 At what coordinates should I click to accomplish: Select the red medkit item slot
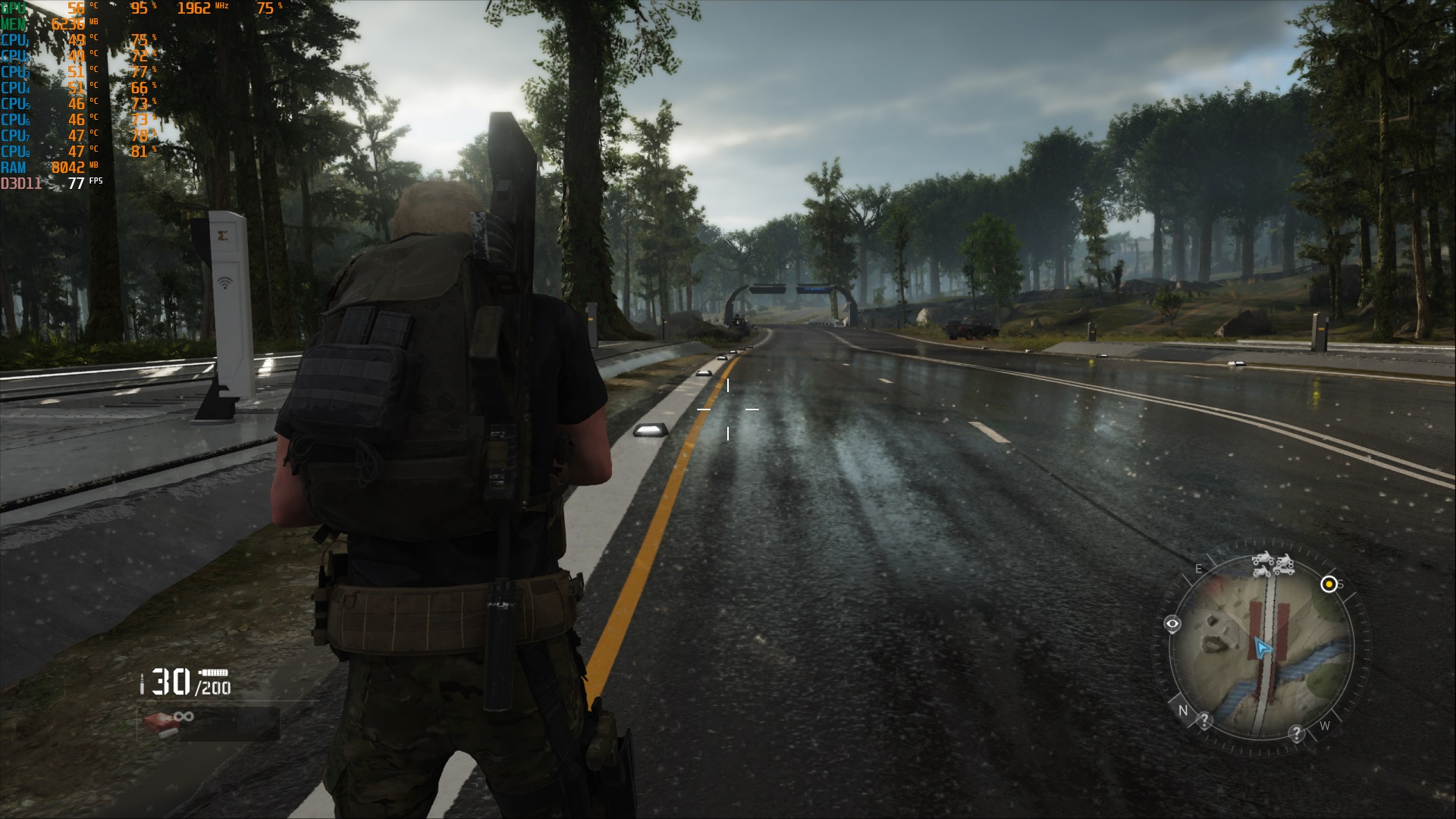(161, 723)
